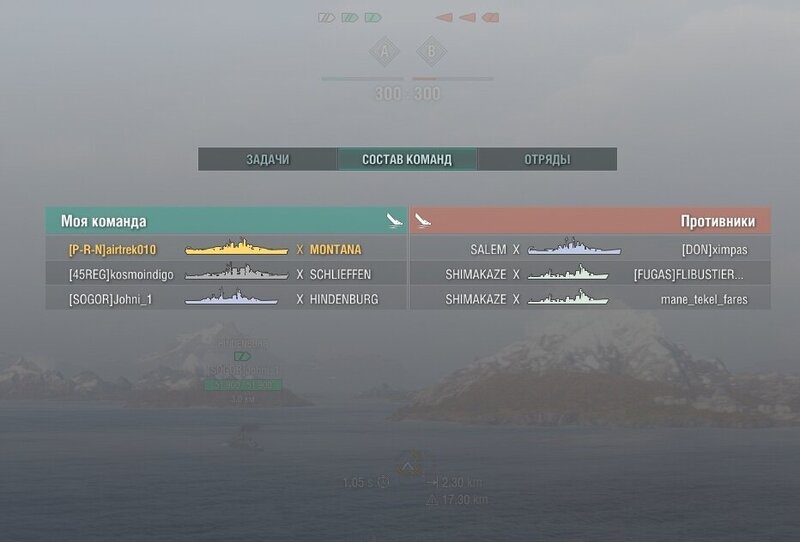Click Johni_1's HINDENBURG row
Image resolution: width=800 pixels, height=542 pixels.
coord(226,299)
